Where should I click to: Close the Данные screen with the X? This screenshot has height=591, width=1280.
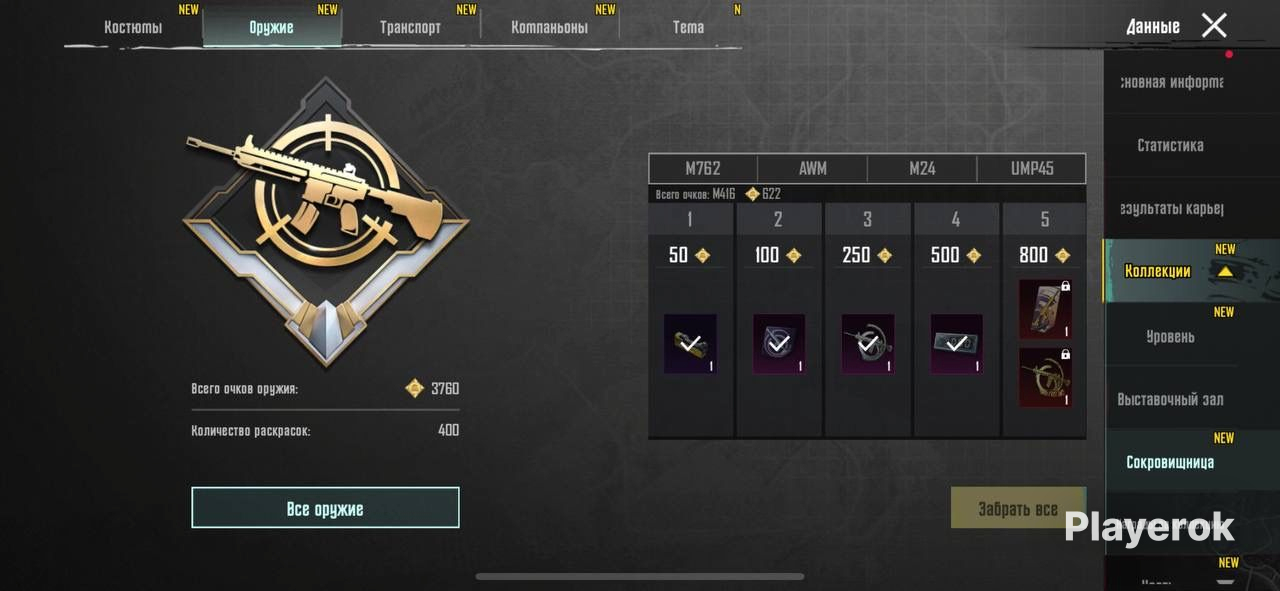(x=1214, y=26)
